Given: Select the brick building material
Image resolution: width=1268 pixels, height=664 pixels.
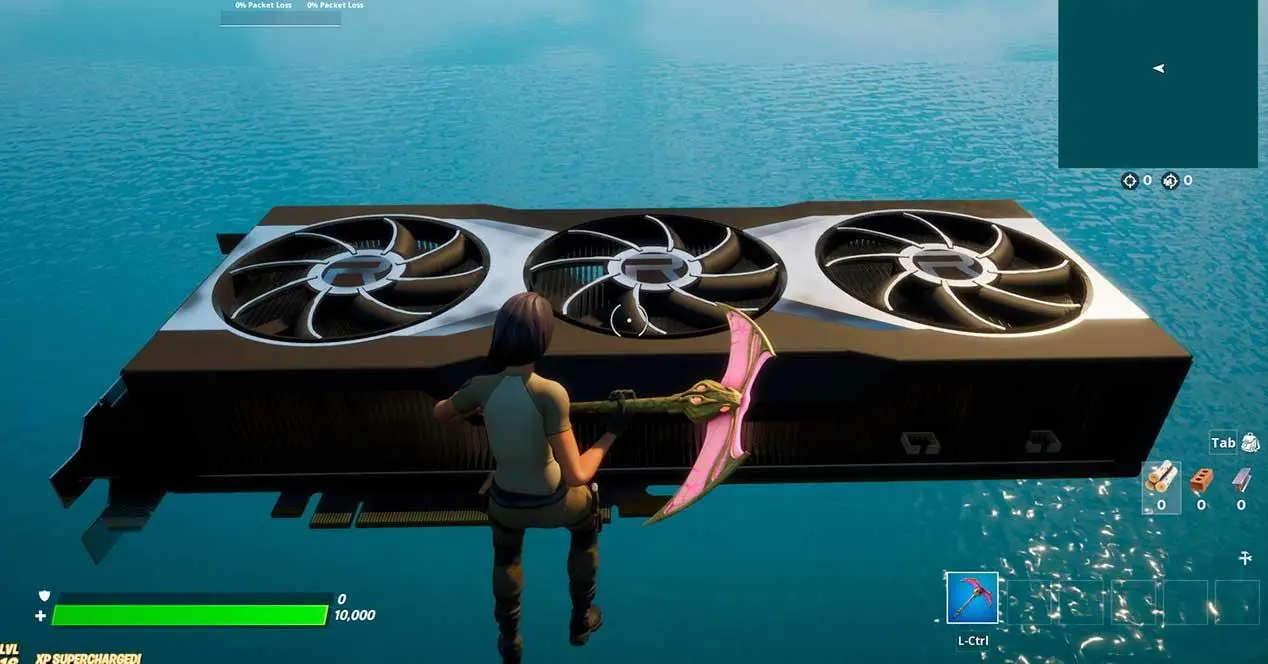Looking at the screenshot, I should pos(1201,480).
